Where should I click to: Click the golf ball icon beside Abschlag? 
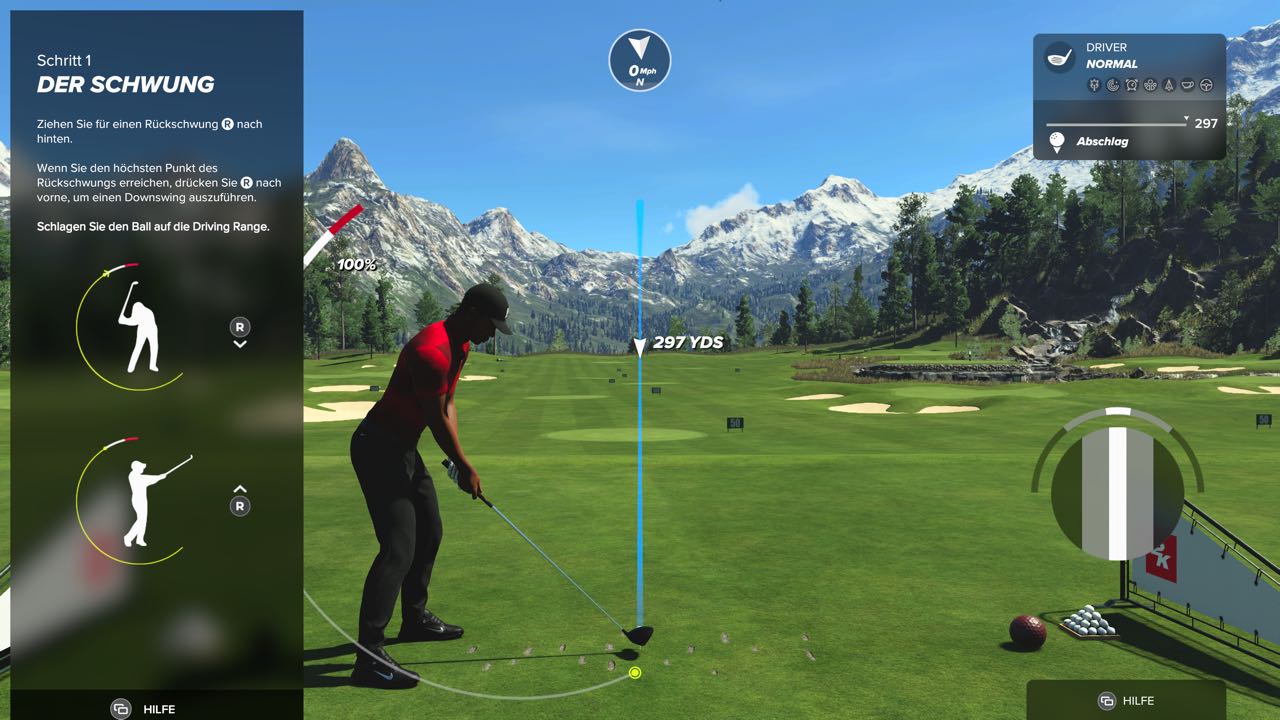pyautogui.click(x=1055, y=141)
